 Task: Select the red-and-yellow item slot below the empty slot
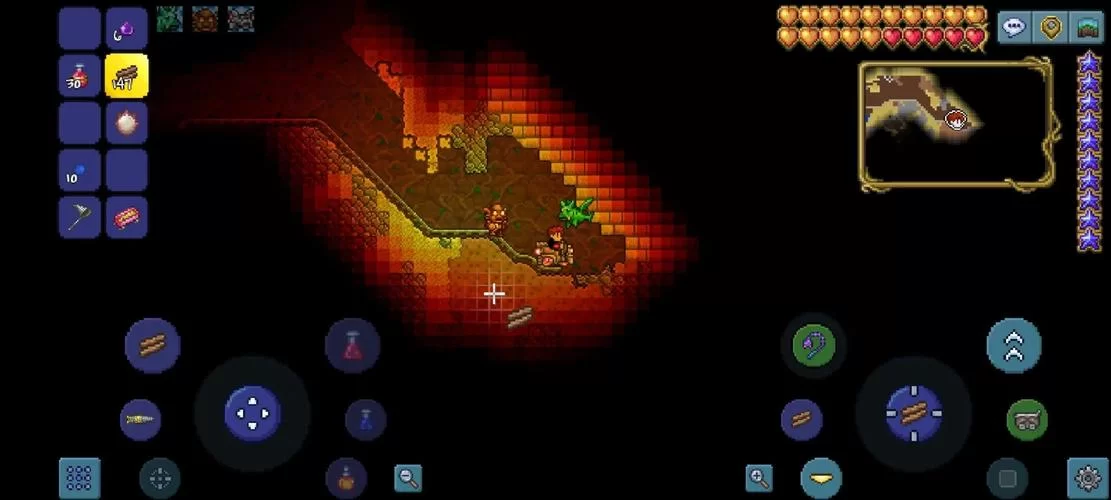coord(126,217)
